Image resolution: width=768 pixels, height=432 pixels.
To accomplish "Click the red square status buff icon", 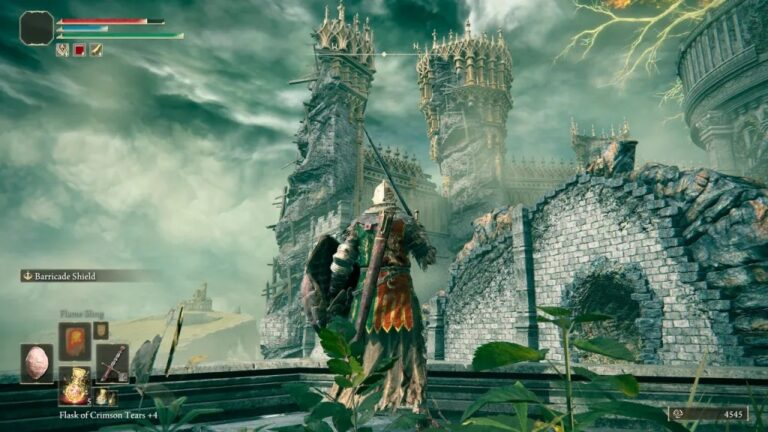I will (x=79, y=49).
